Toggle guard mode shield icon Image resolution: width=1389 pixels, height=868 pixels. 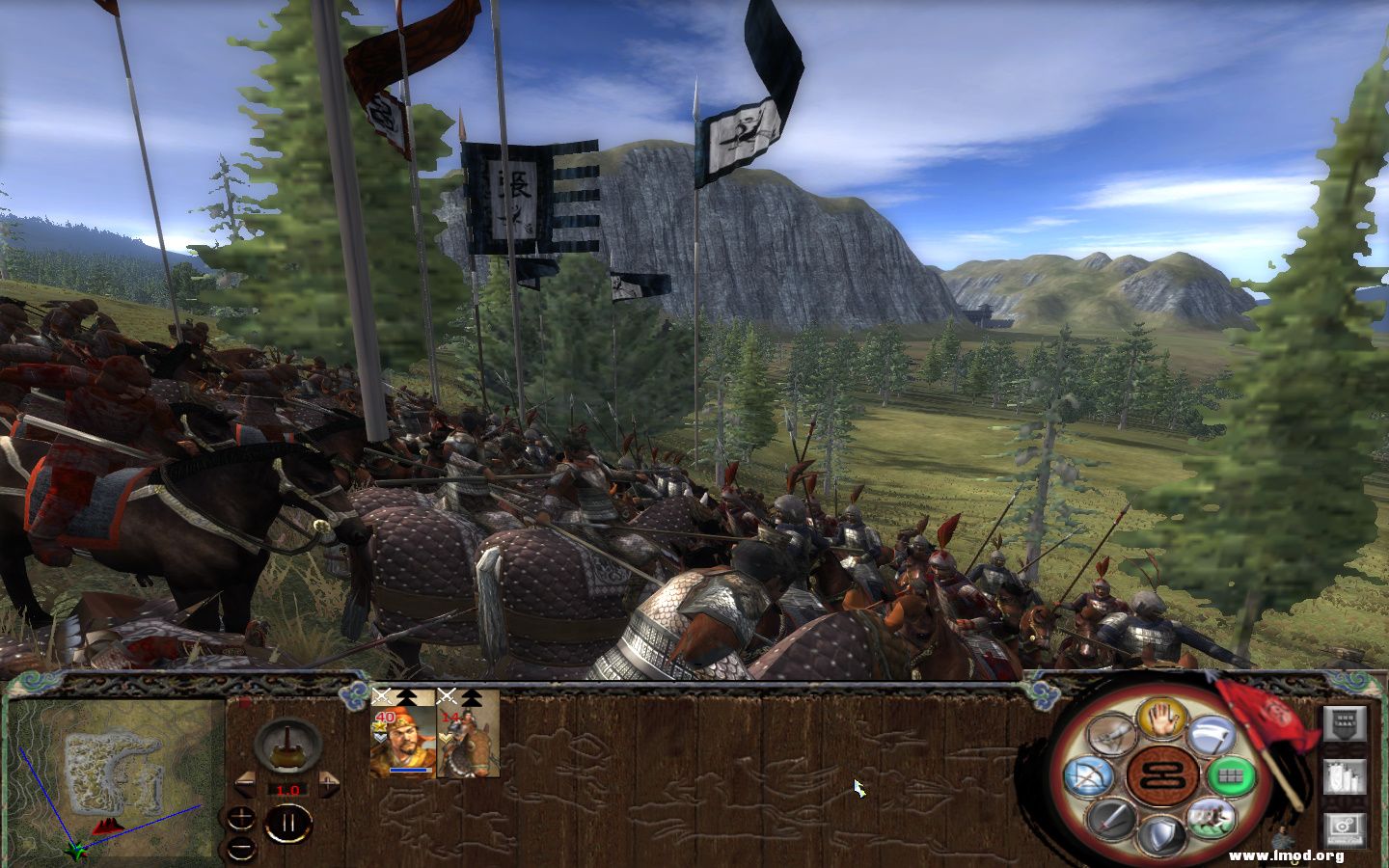1162,834
